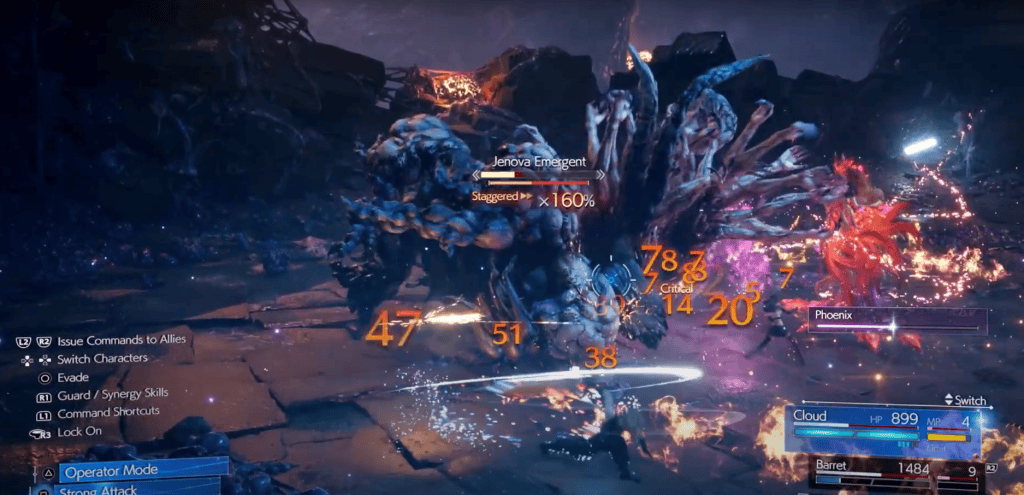
Task: Select the Operator Mode command
Action: click(x=140, y=470)
